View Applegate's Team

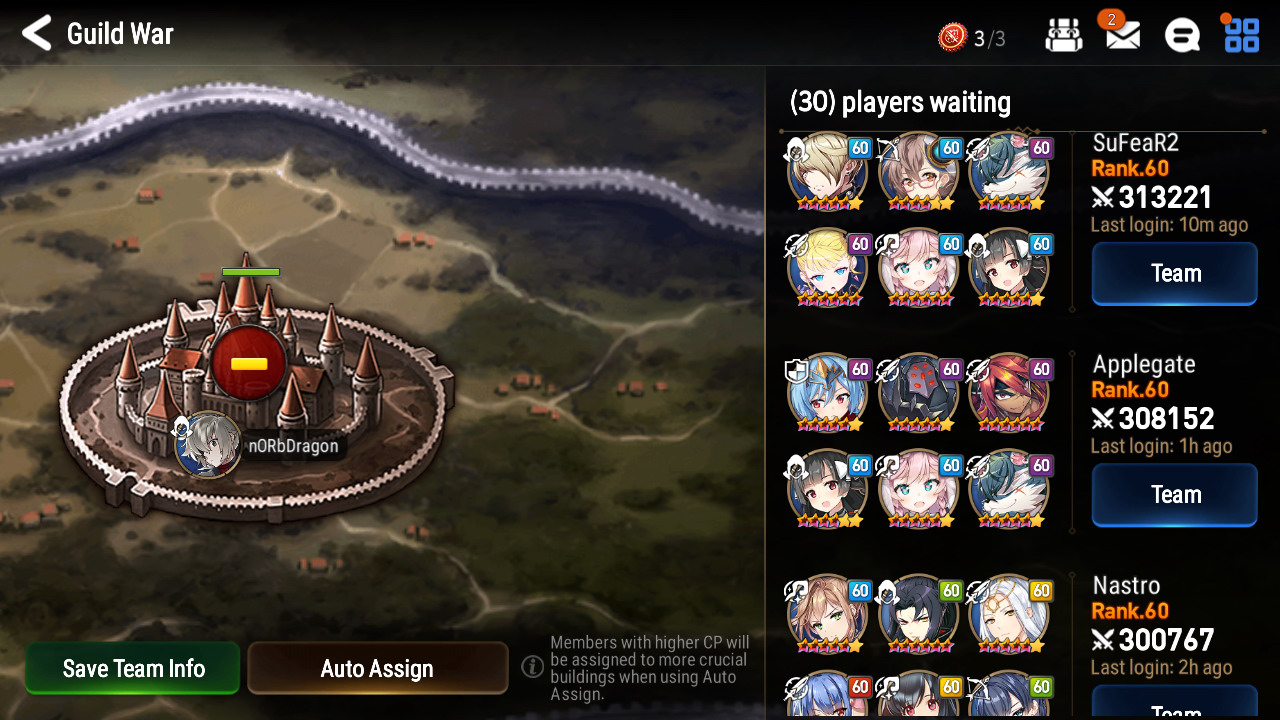point(1174,494)
